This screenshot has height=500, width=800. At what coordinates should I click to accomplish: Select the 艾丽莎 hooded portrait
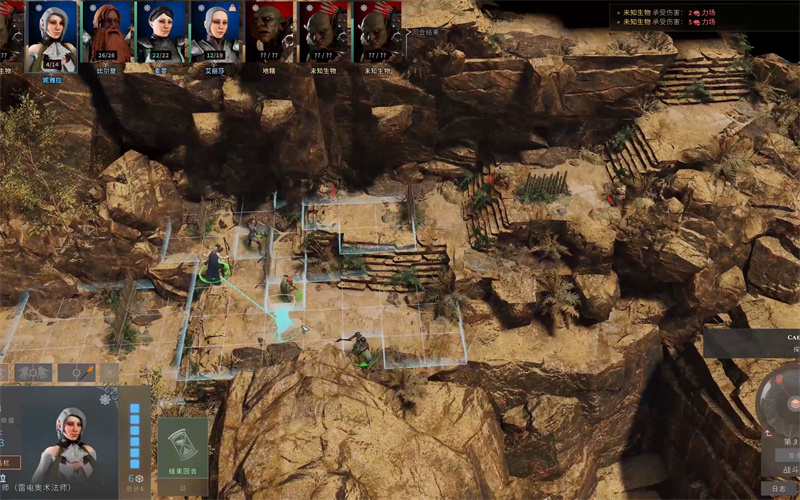tap(215, 32)
